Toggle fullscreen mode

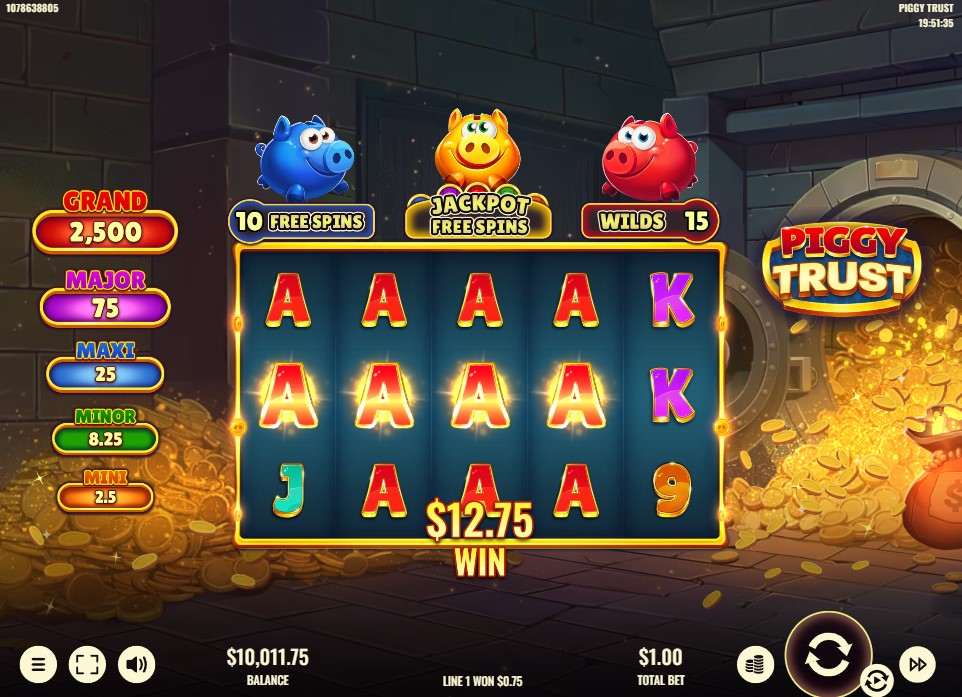[x=87, y=664]
